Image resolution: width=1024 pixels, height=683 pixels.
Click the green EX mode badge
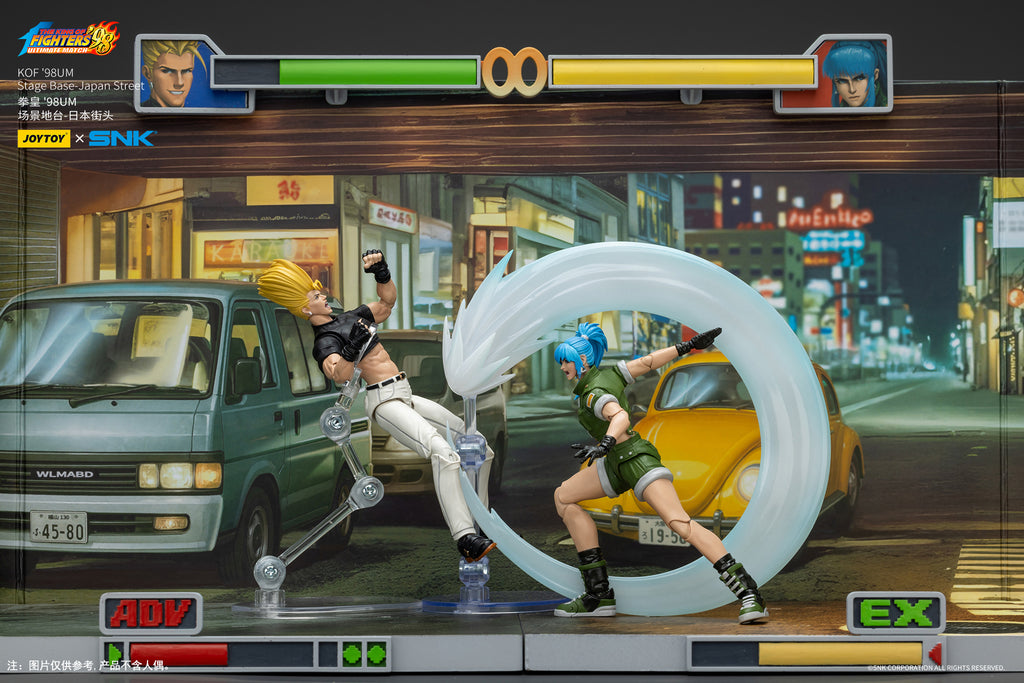(x=895, y=613)
